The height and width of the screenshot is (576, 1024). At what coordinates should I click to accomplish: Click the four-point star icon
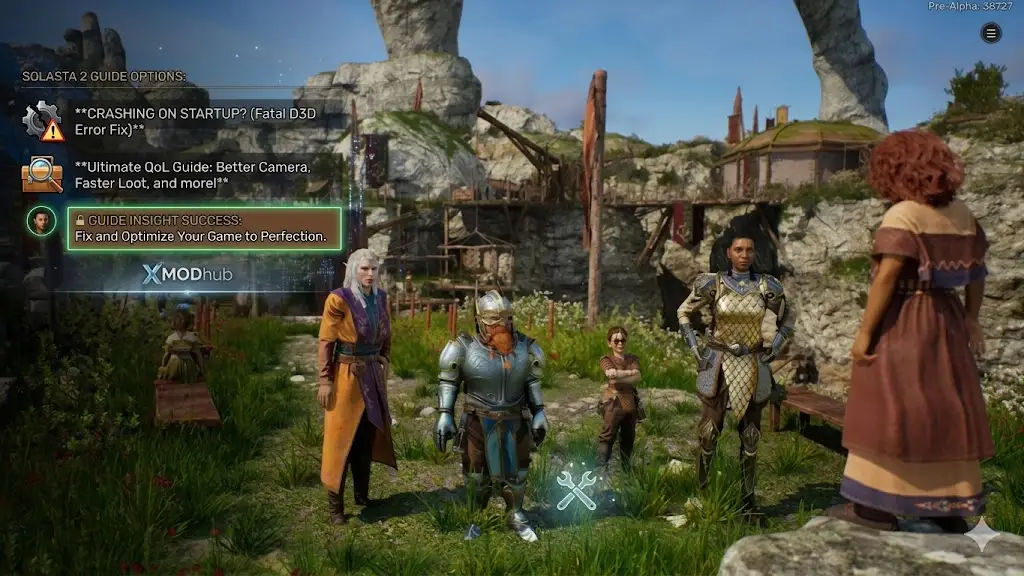(982, 536)
